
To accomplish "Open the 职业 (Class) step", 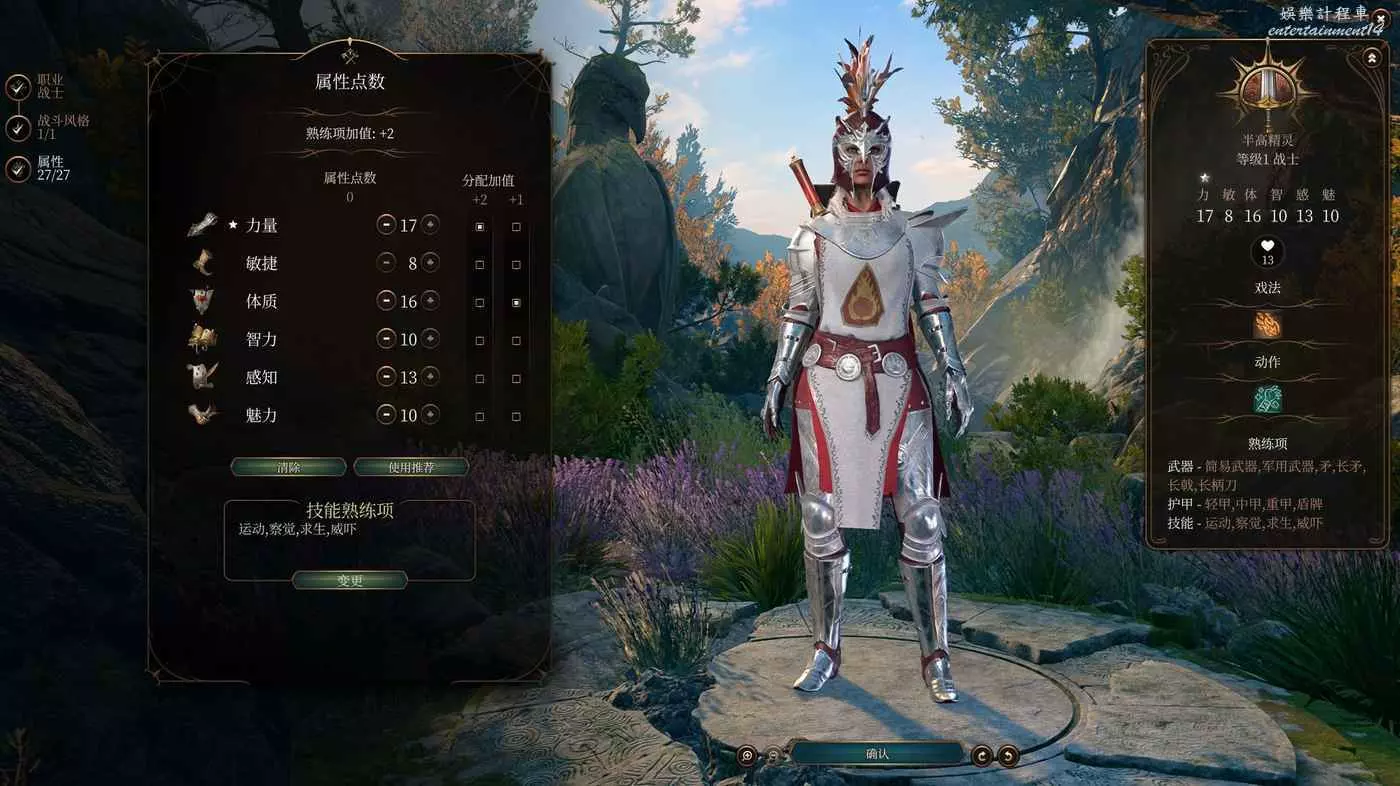I will [x=18, y=87].
